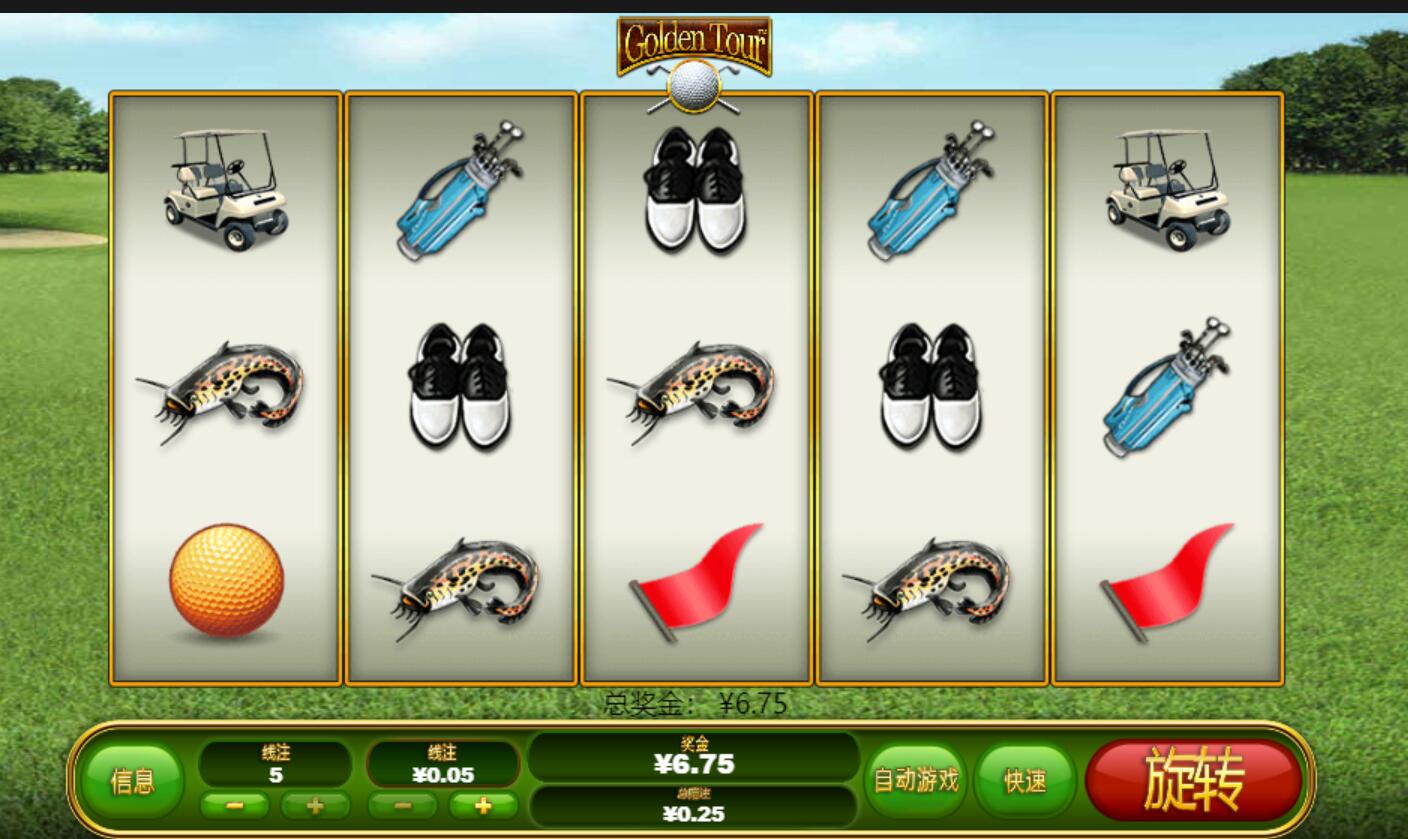
Task: Increase the line count above 5
Action: point(315,805)
